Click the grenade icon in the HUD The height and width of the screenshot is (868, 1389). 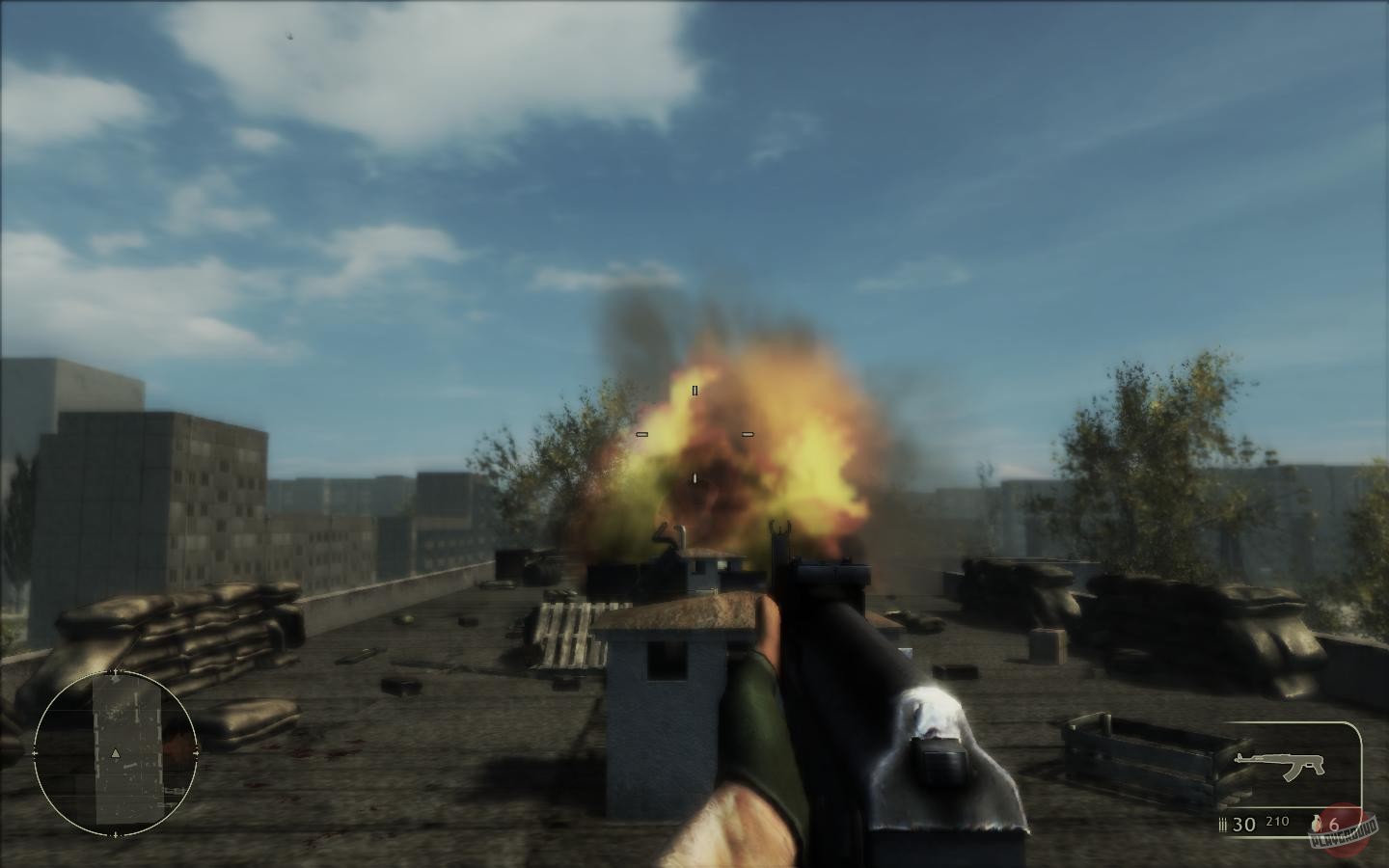pyautogui.click(x=1316, y=823)
